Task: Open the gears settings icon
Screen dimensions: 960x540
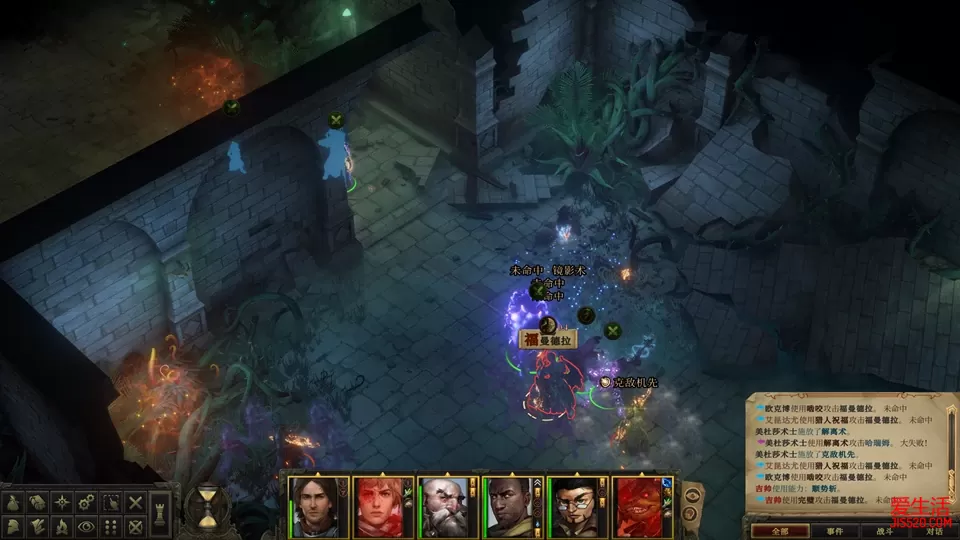Action: [87, 501]
